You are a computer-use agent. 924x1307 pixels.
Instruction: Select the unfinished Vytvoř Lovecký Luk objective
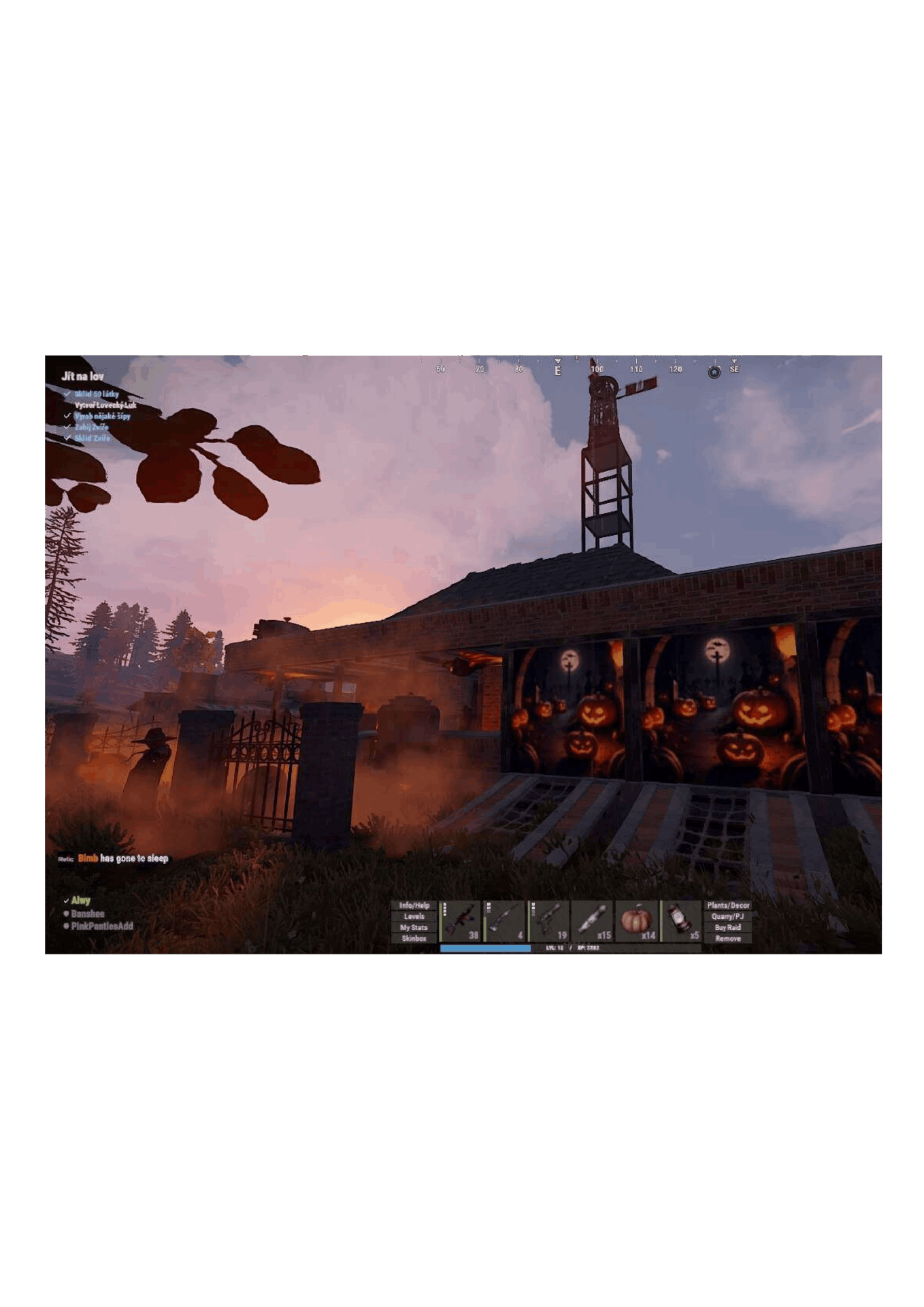tap(105, 405)
